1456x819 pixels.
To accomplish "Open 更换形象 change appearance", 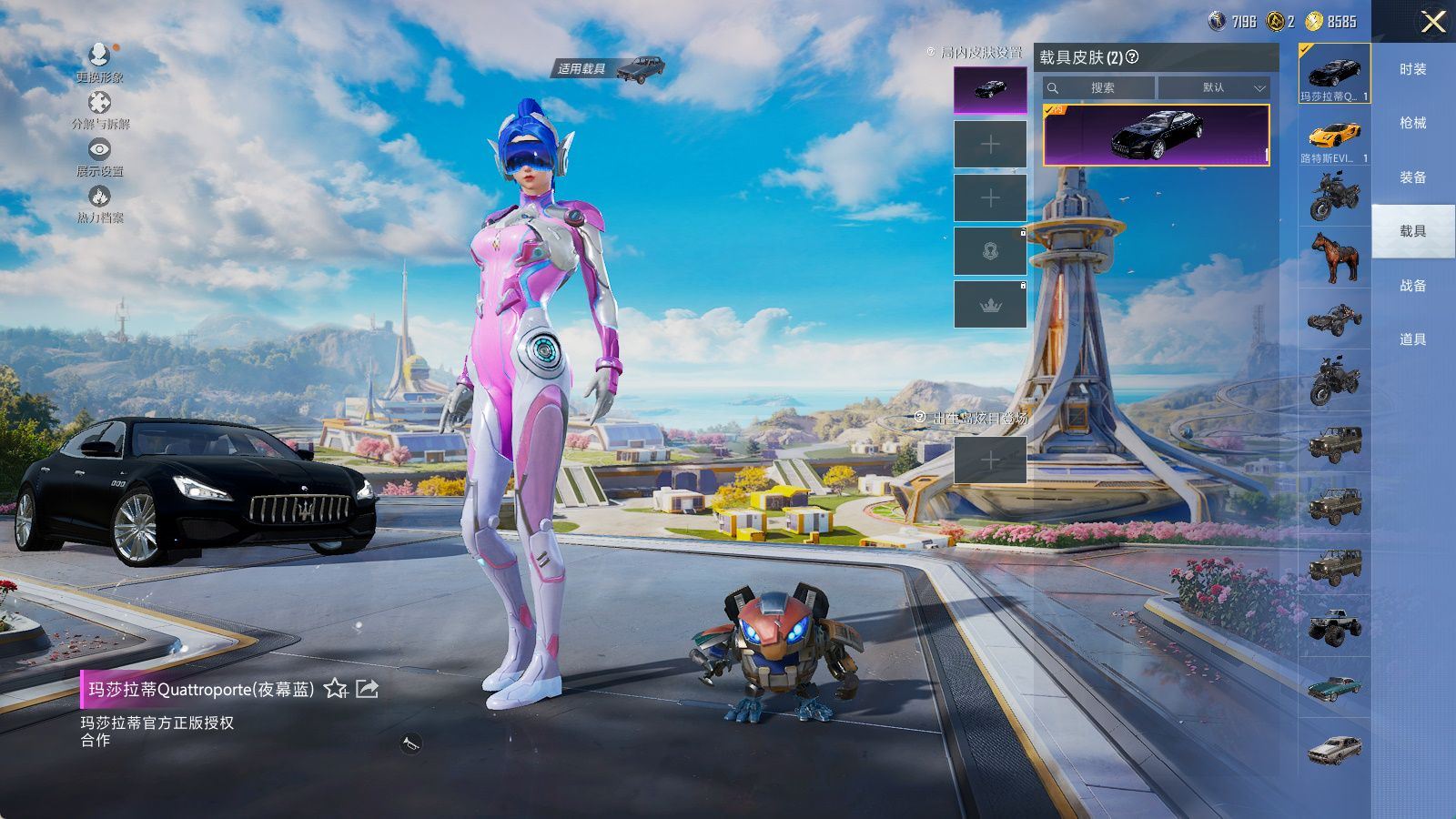I will point(99,62).
